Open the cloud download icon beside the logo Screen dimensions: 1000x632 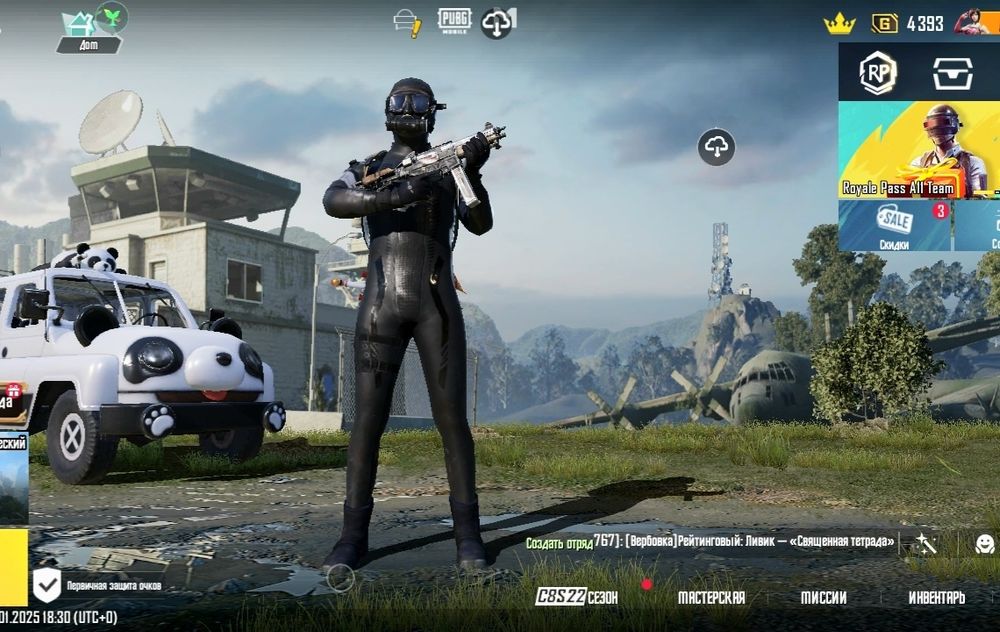pyautogui.click(x=497, y=22)
